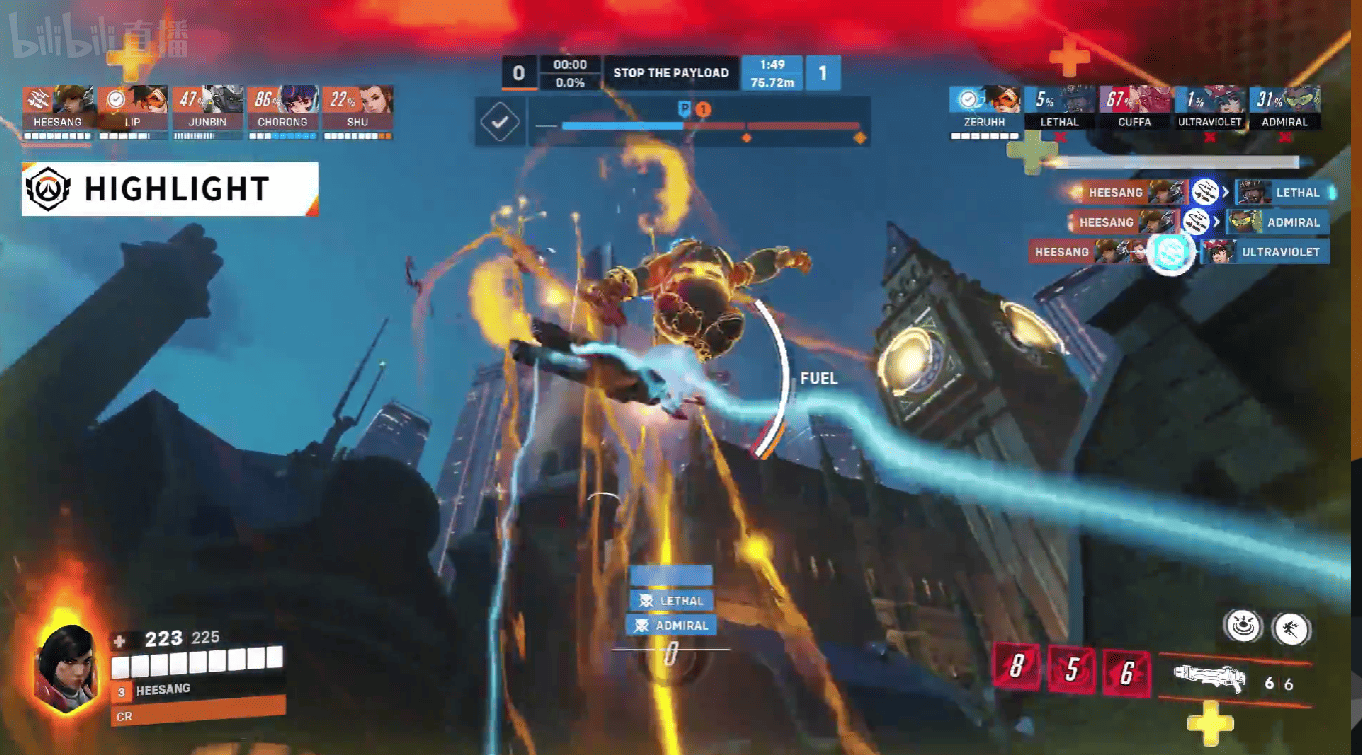Image resolution: width=1362 pixels, height=755 pixels.
Task: Activate the Concussive Blast ability icon
Action: pos(1242,628)
